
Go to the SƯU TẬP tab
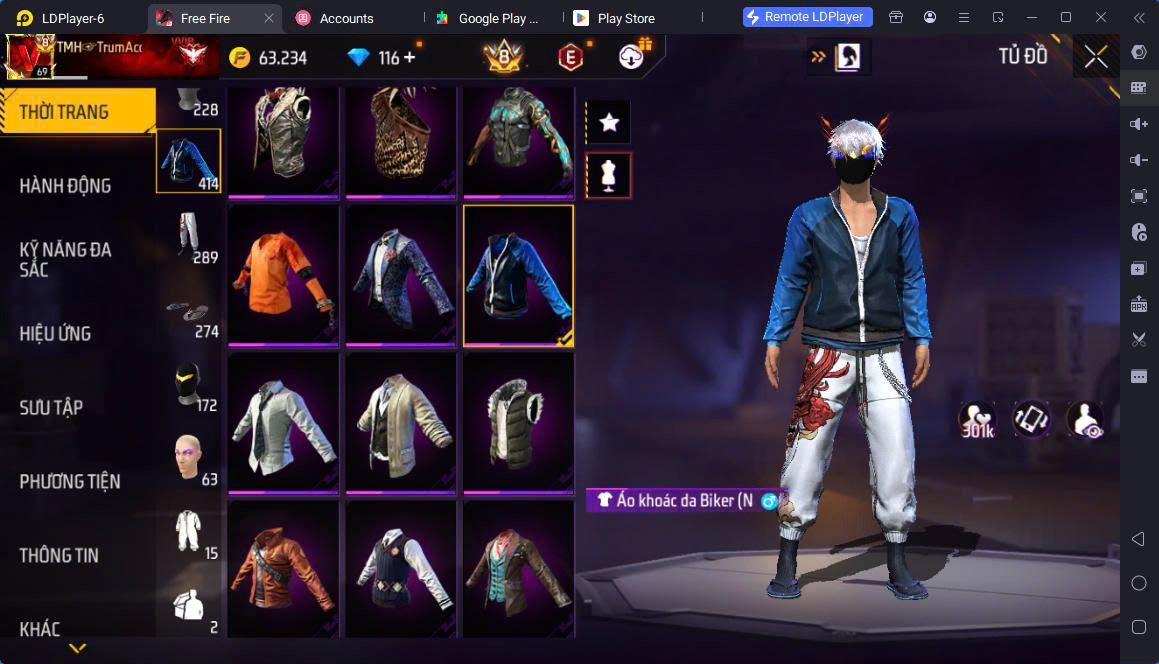[51, 407]
